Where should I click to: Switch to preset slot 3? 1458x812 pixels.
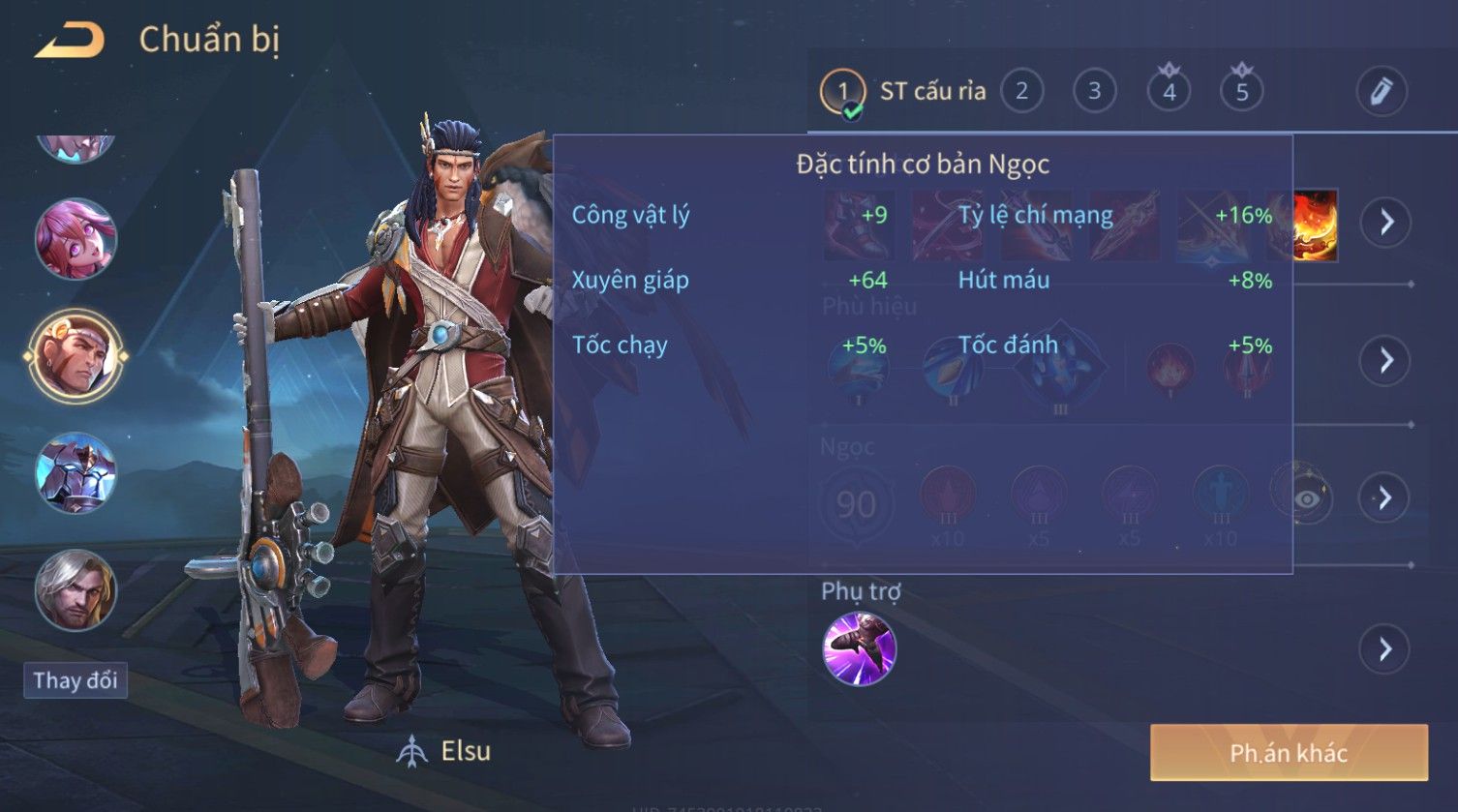[1094, 91]
